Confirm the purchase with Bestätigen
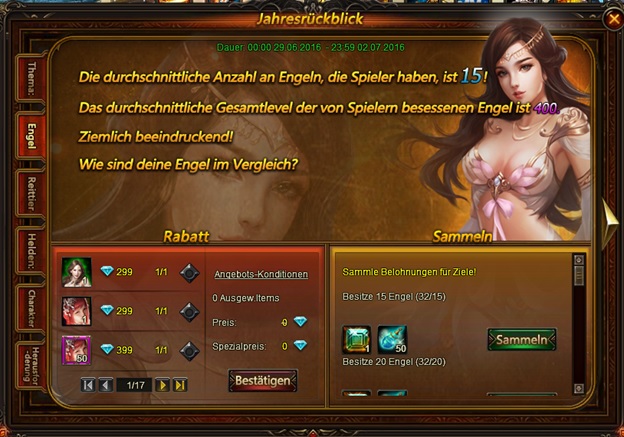This screenshot has width=624, height=437. [262, 381]
